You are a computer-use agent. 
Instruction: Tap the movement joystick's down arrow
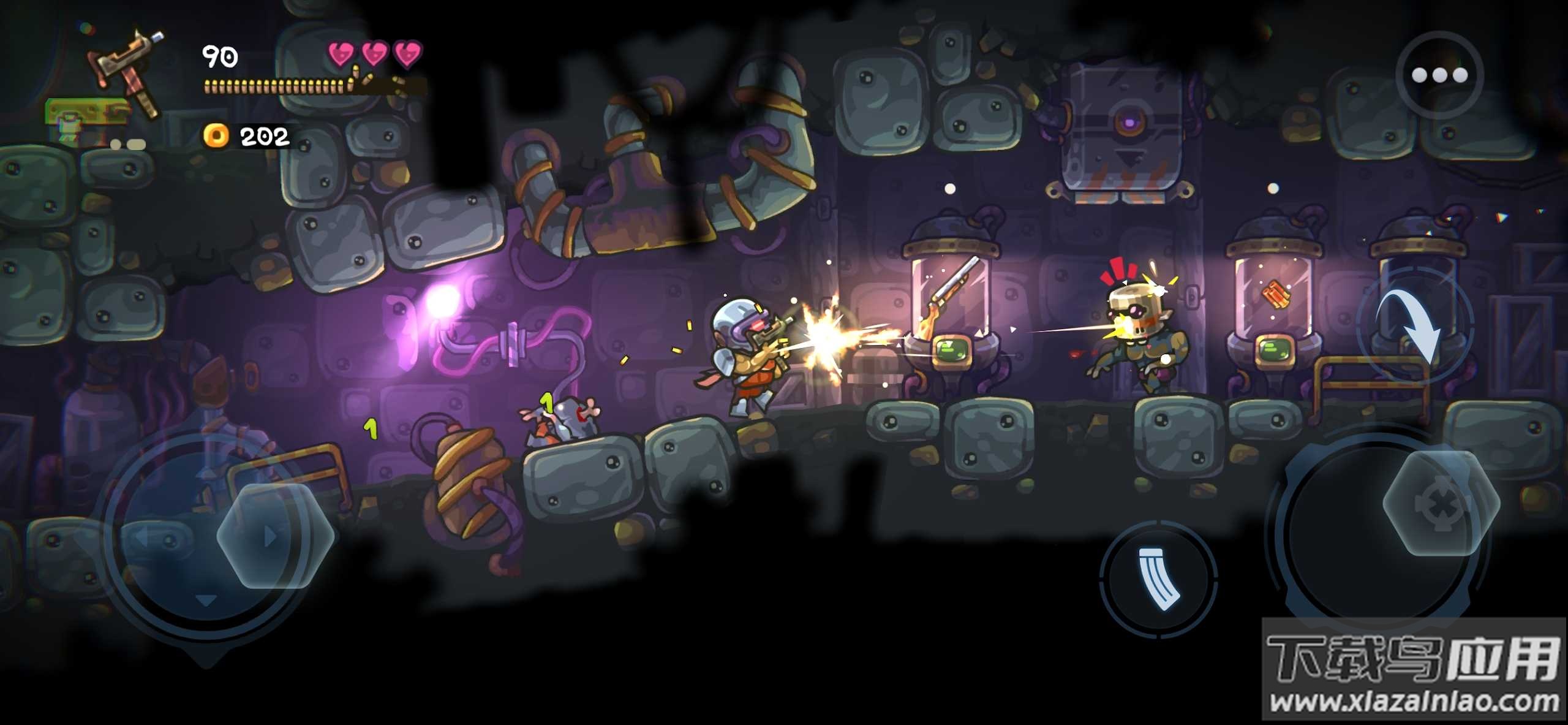coord(206,599)
